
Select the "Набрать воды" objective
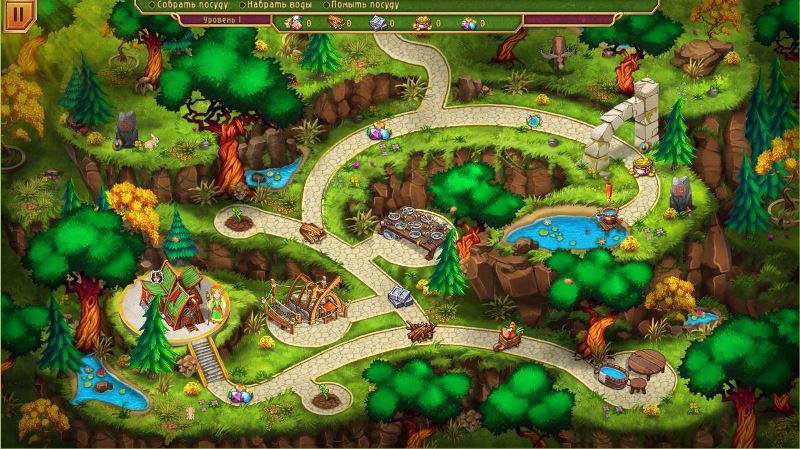[284, 5]
